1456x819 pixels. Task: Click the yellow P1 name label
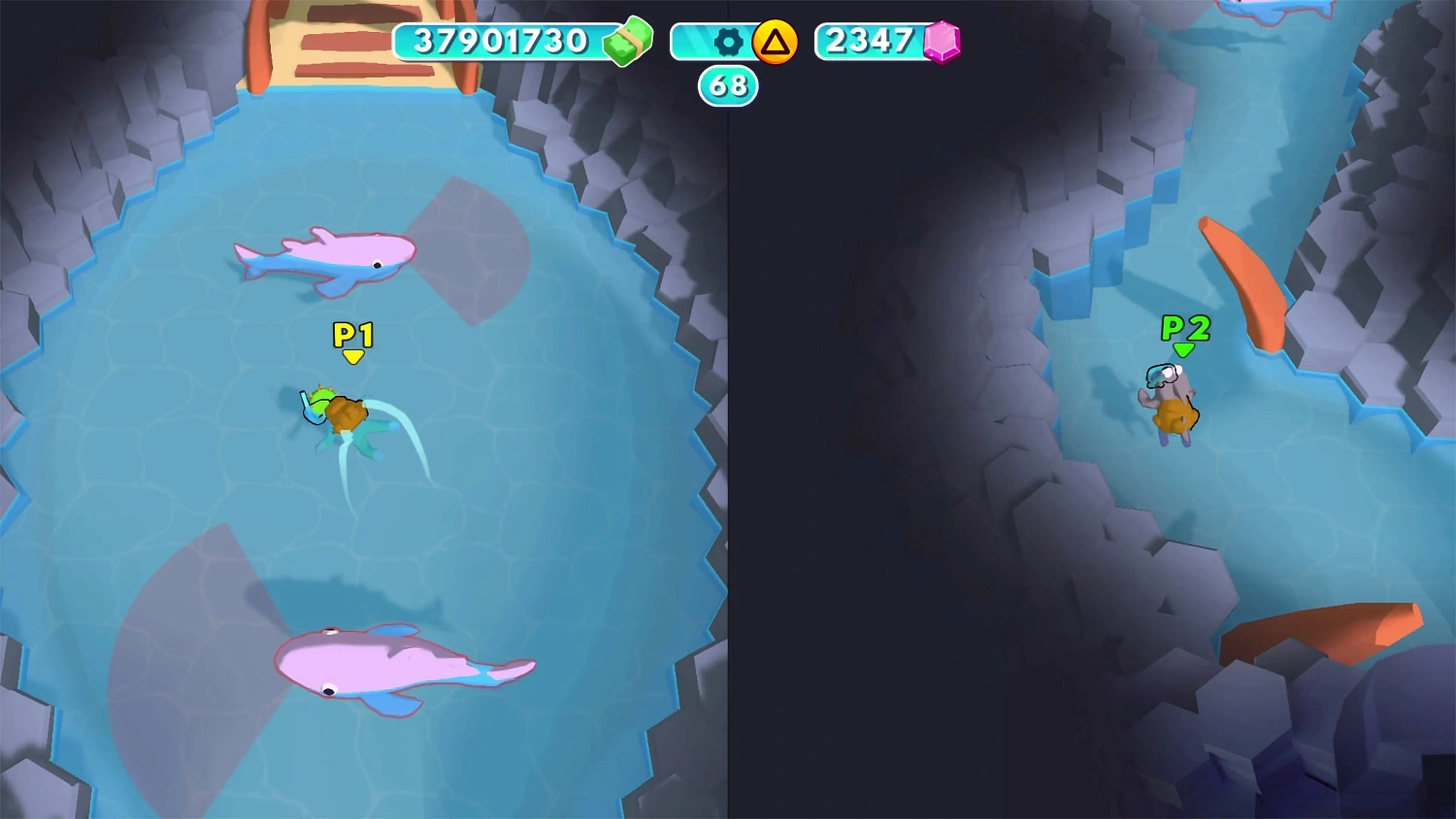pyautogui.click(x=352, y=333)
